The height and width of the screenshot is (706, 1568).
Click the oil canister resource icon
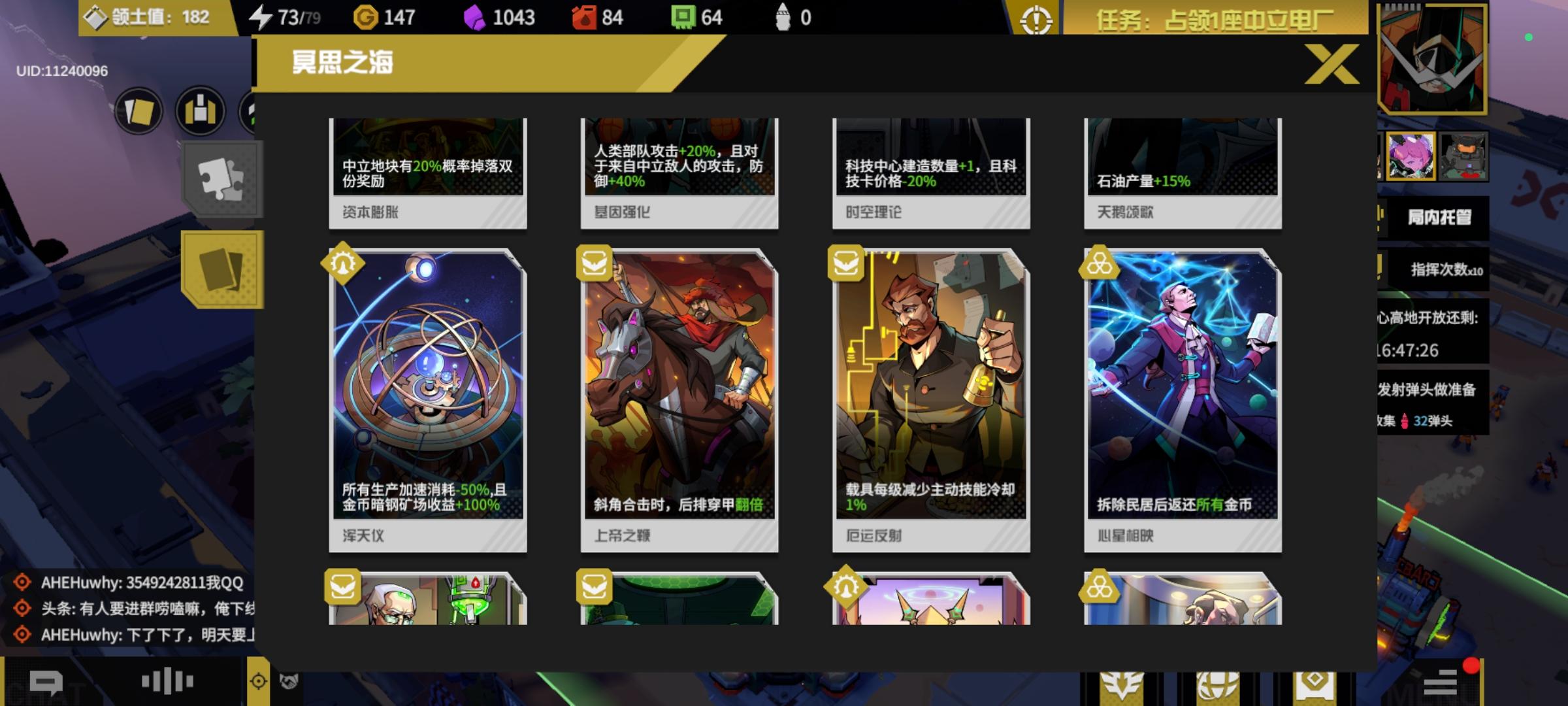pyautogui.click(x=585, y=18)
